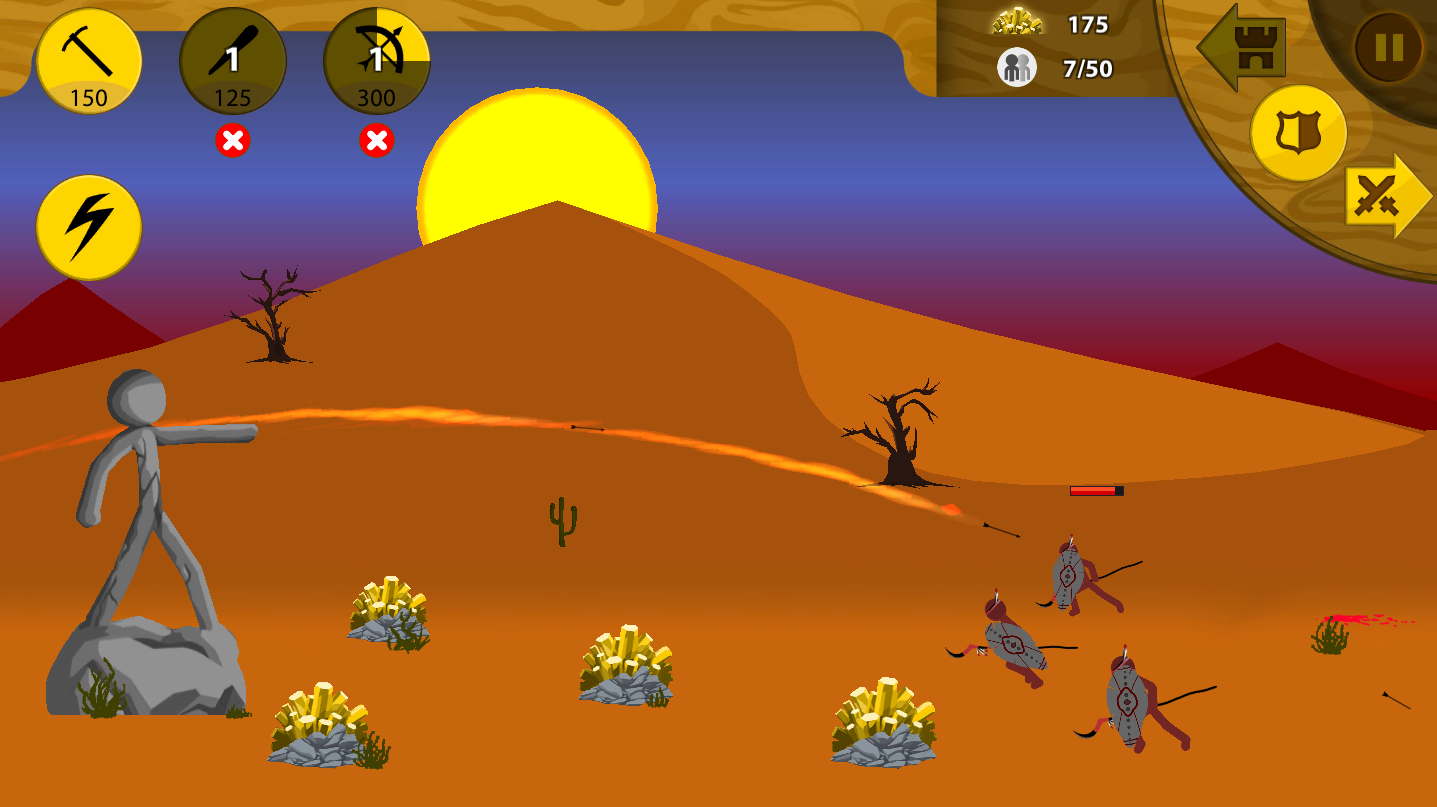Train a miner with the pickaxe button
The width and height of the screenshot is (1437, 807).
(89, 61)
